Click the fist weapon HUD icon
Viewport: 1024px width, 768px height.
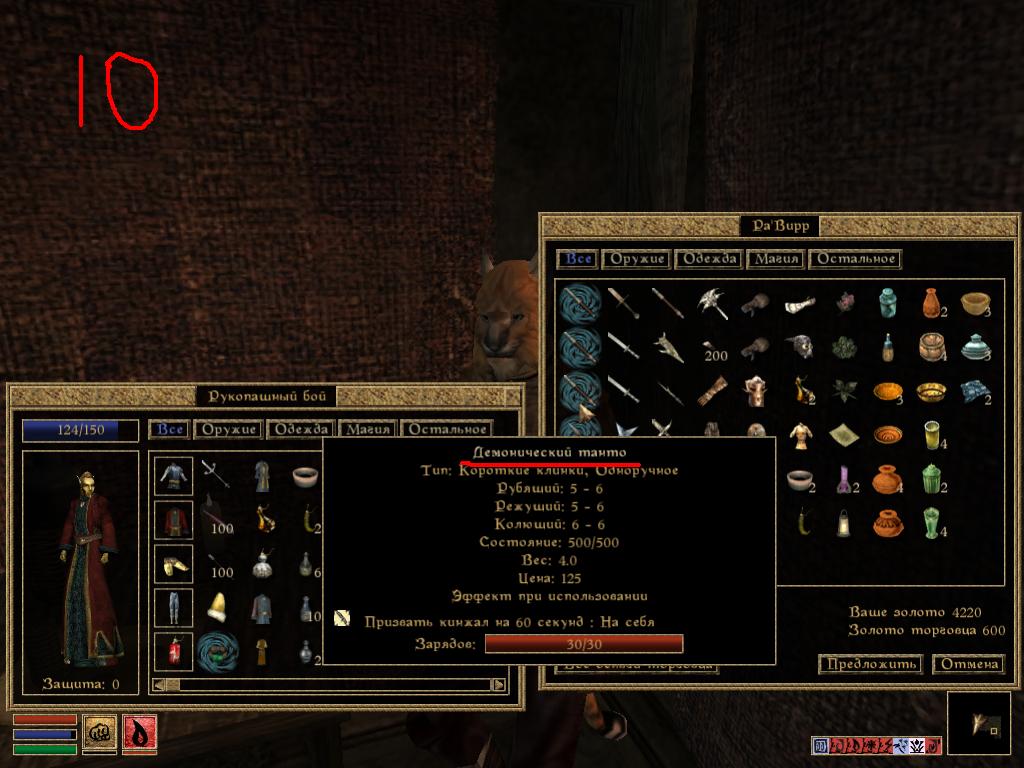pyautogui.click(x=99, y=733)
